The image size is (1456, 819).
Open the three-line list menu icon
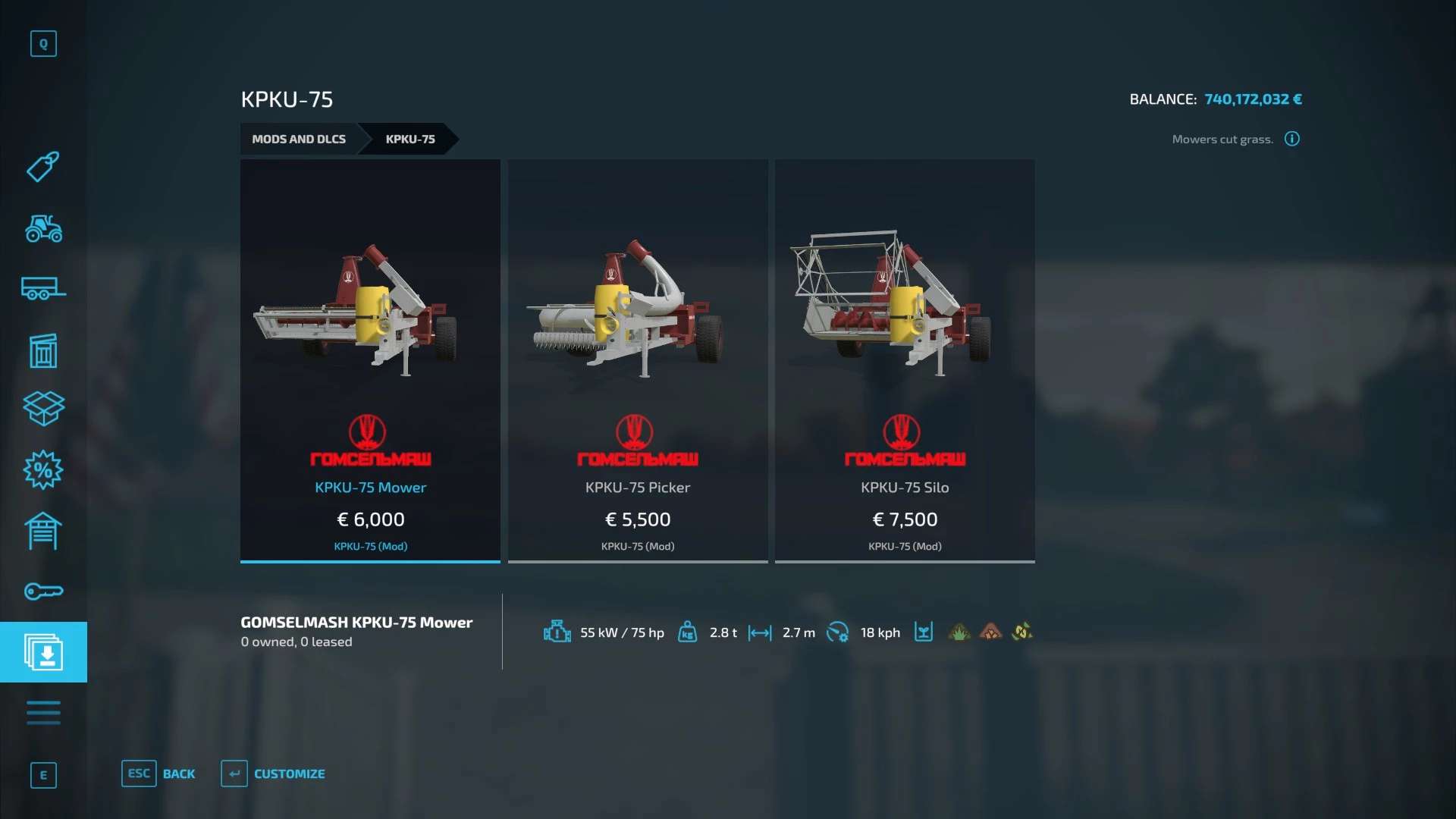pos(43,713)
